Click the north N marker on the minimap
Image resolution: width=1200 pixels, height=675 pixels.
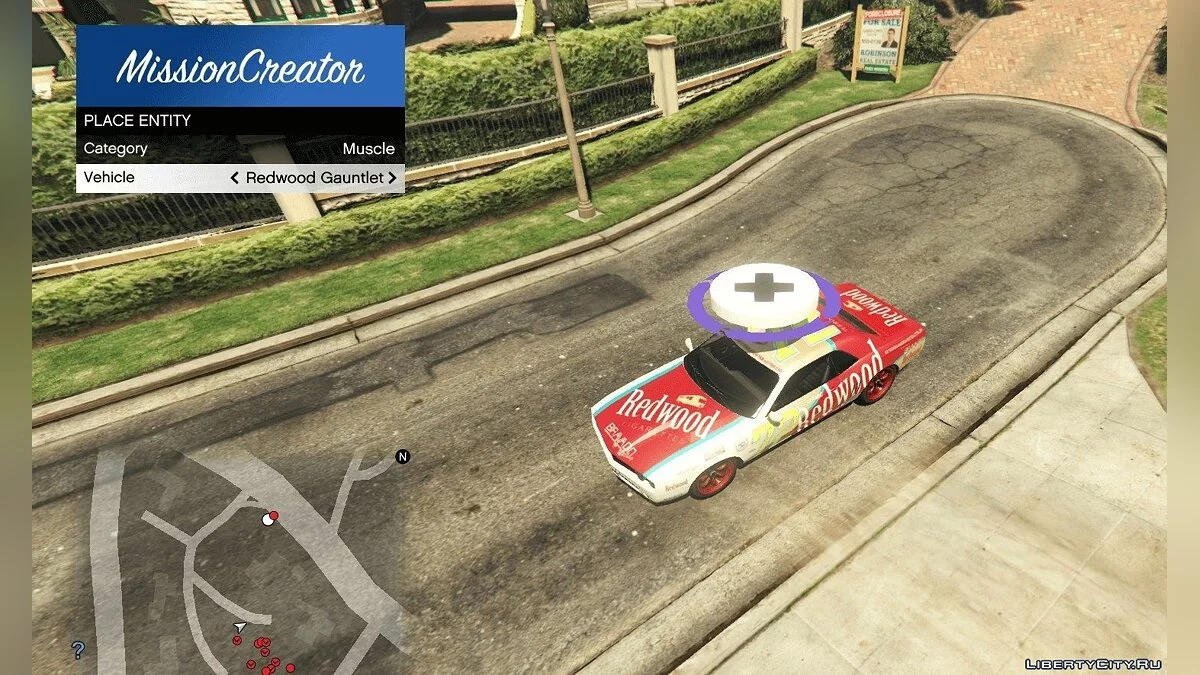coord(403,457)
